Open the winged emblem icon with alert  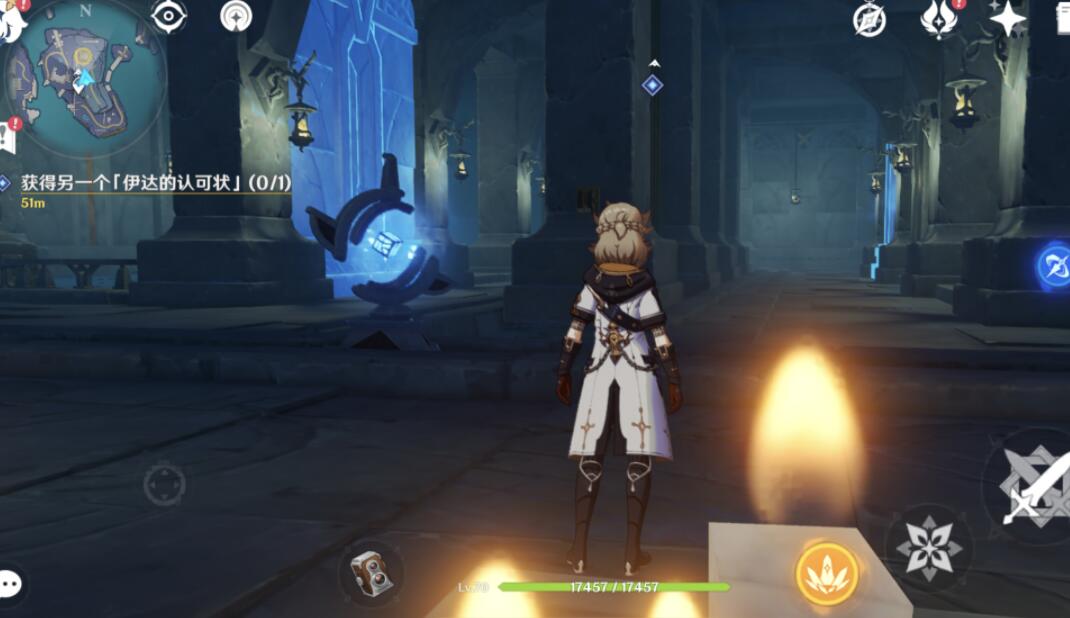click(x=938, y=19)
